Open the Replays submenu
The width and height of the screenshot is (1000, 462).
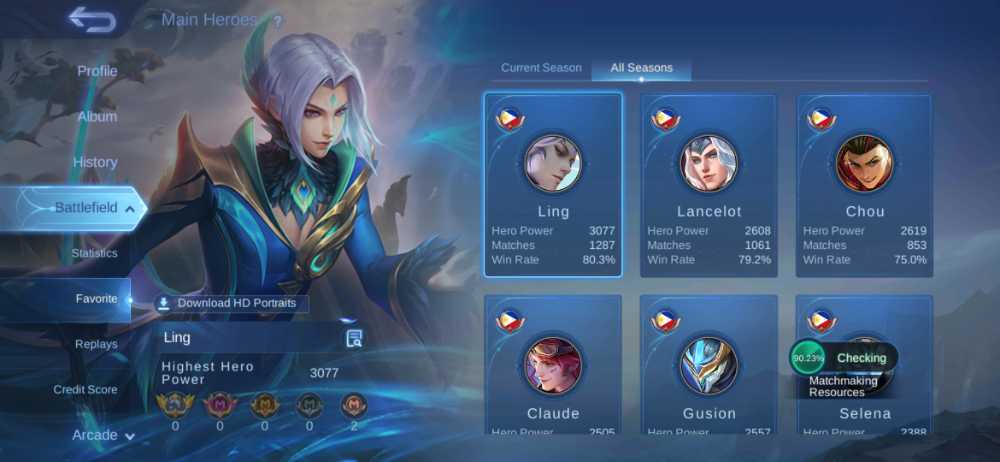click(96, 344)
